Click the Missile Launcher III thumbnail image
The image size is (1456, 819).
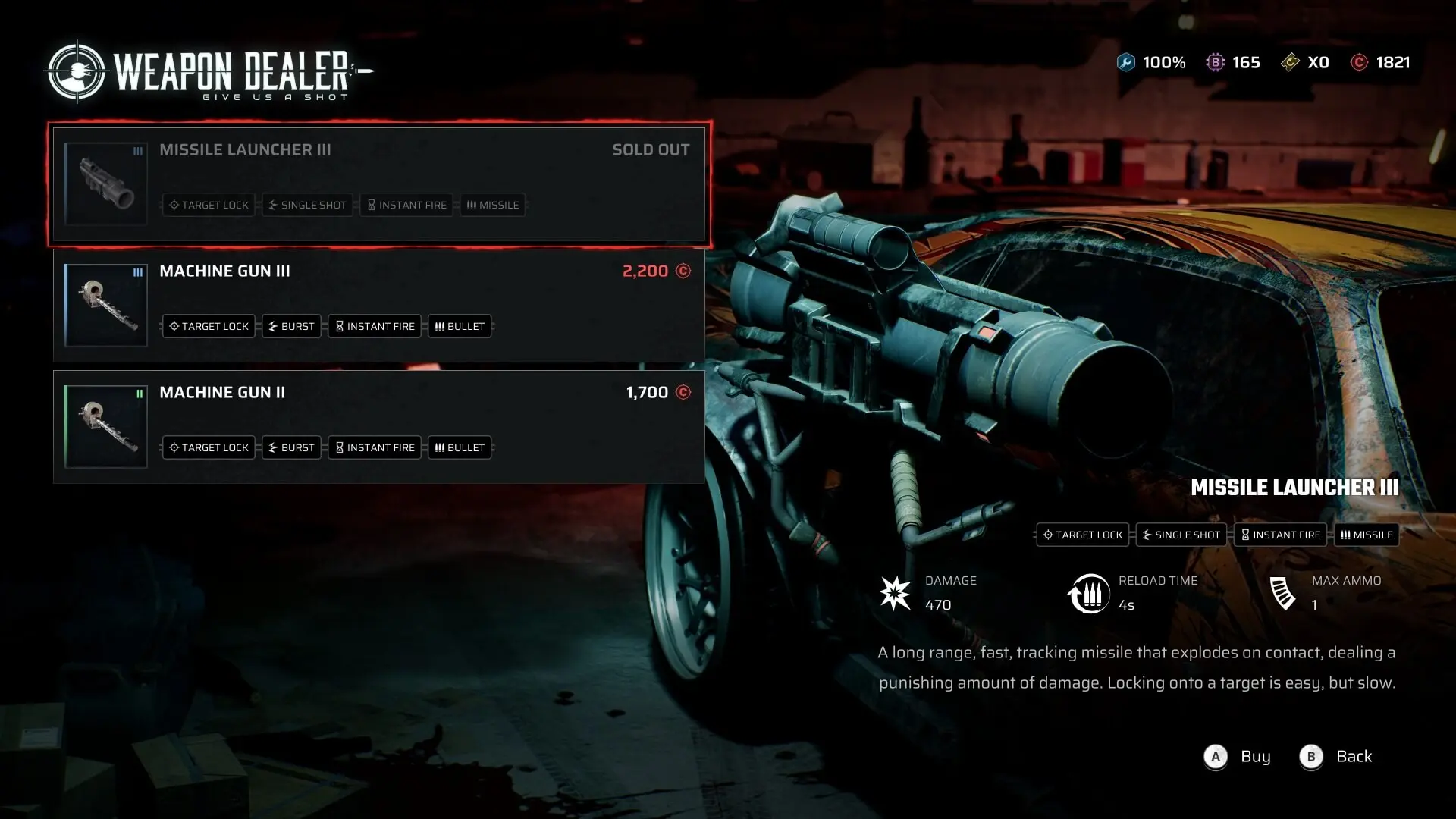tap(106, 184)
